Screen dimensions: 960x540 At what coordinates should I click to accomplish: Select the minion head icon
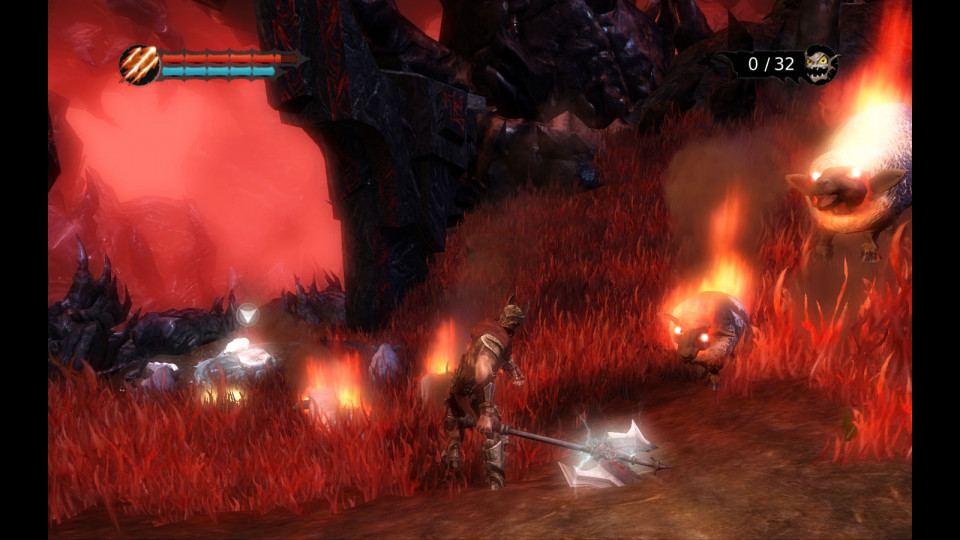coord(819,65)
